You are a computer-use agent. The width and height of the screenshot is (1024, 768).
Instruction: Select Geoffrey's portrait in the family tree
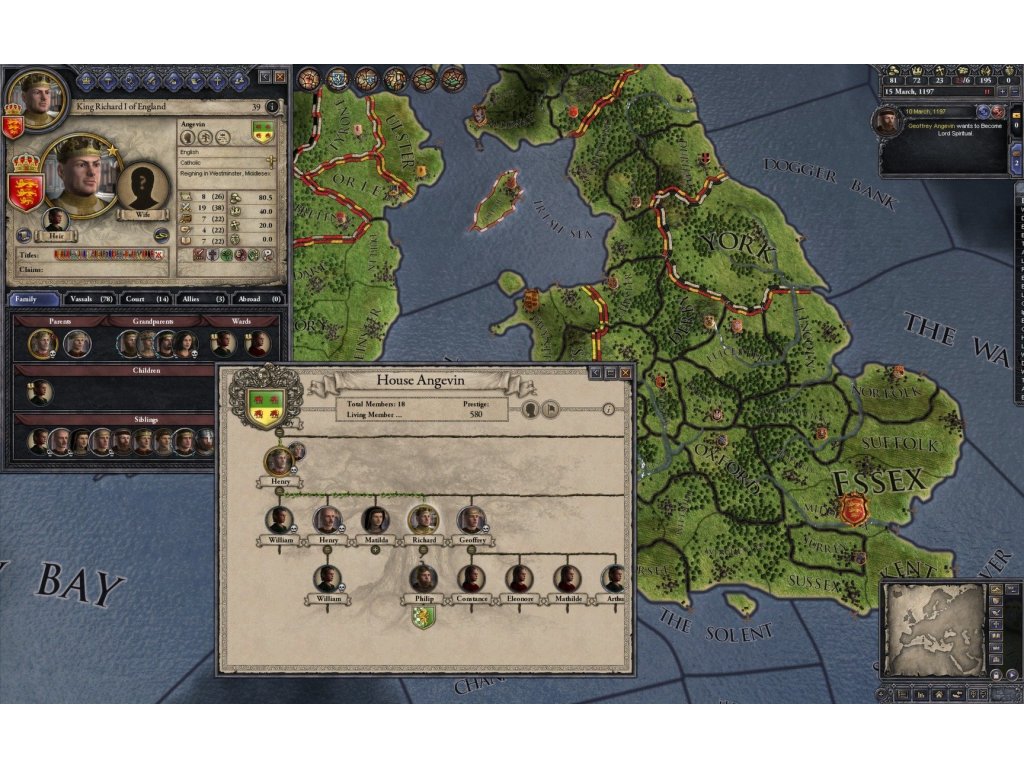(x=471, y=520)
